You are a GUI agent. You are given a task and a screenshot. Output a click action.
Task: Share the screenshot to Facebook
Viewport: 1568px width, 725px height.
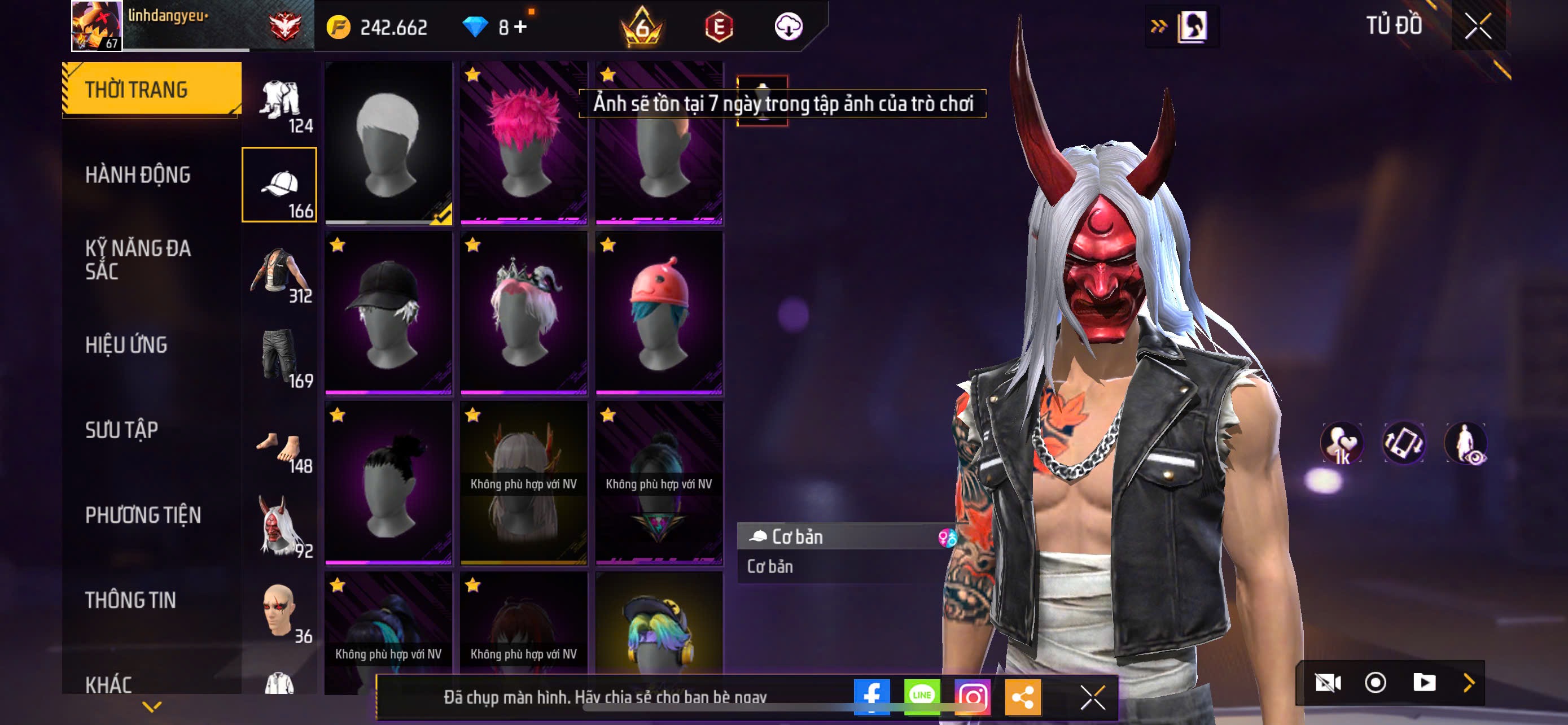871,696
